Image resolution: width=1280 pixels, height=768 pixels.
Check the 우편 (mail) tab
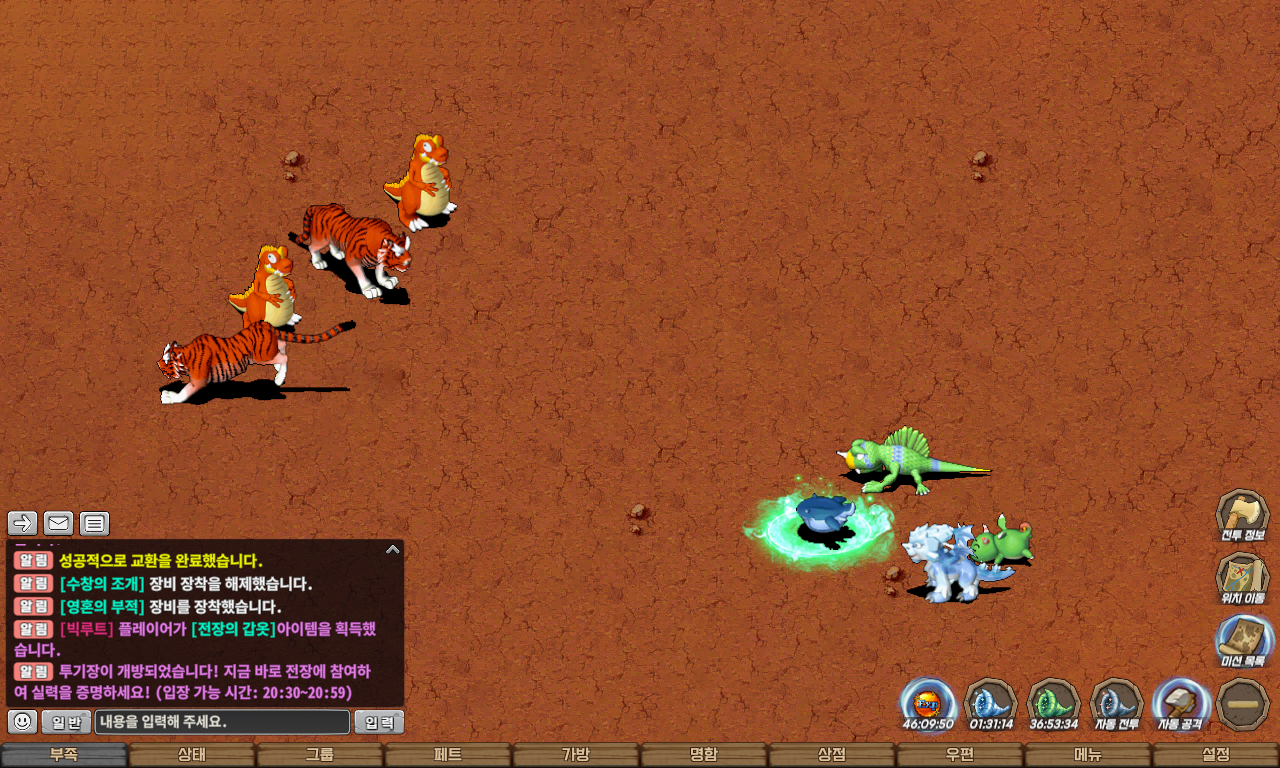pos(960,755)
